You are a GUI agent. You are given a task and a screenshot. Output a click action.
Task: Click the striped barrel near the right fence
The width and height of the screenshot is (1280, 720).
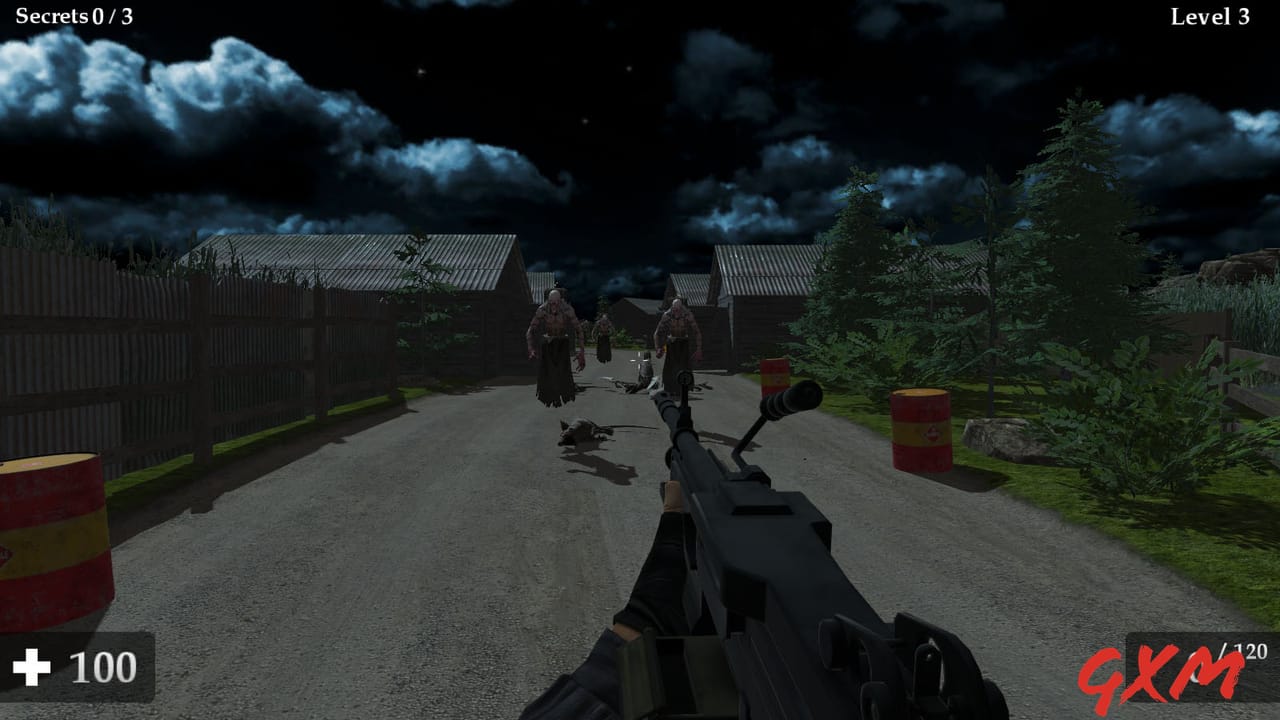pos(918,430)
